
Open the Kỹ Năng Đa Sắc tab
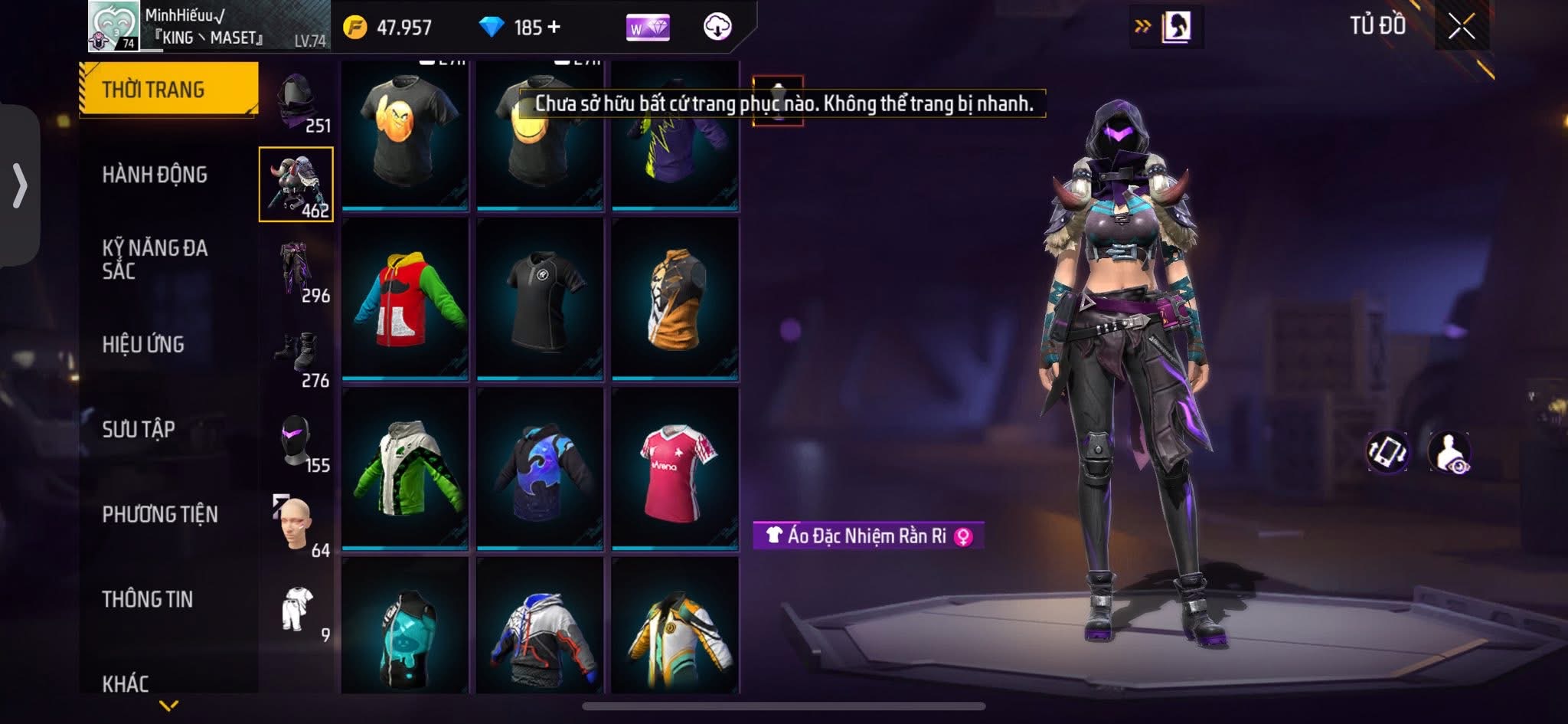pyautogui.click(x=154, y=259)
